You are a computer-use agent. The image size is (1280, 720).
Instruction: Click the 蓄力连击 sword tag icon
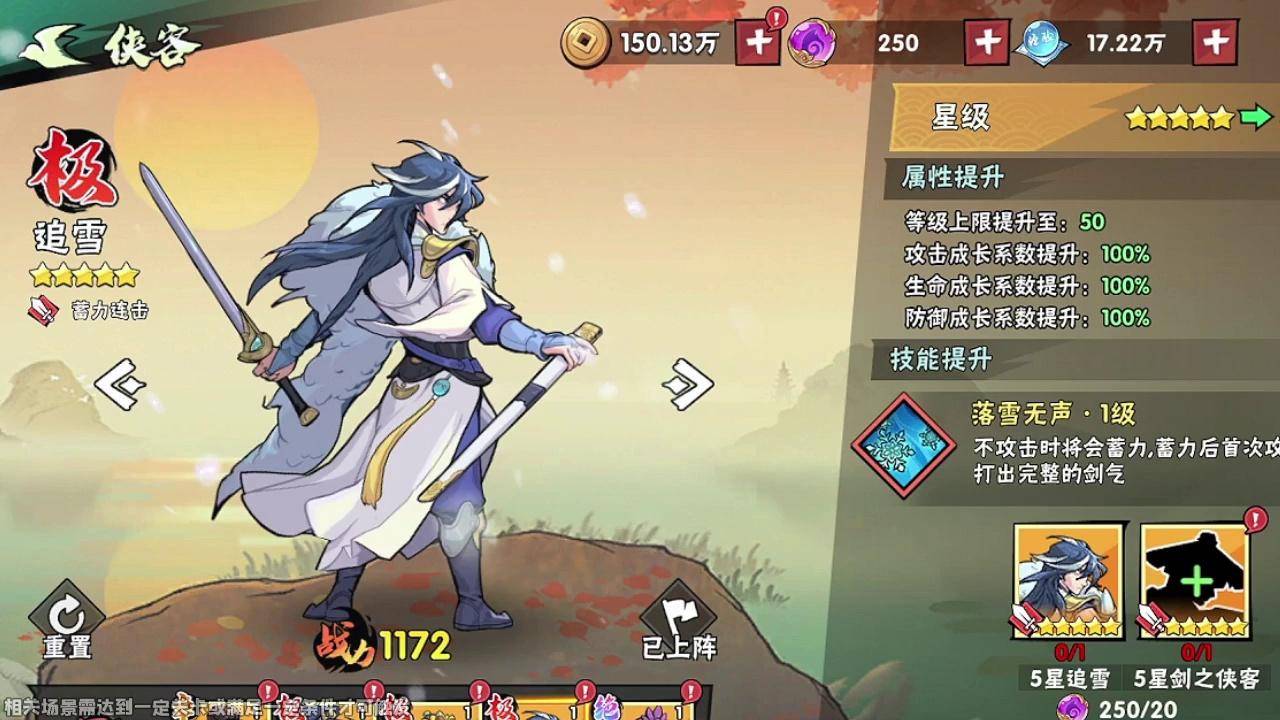[x=41, y=310]
